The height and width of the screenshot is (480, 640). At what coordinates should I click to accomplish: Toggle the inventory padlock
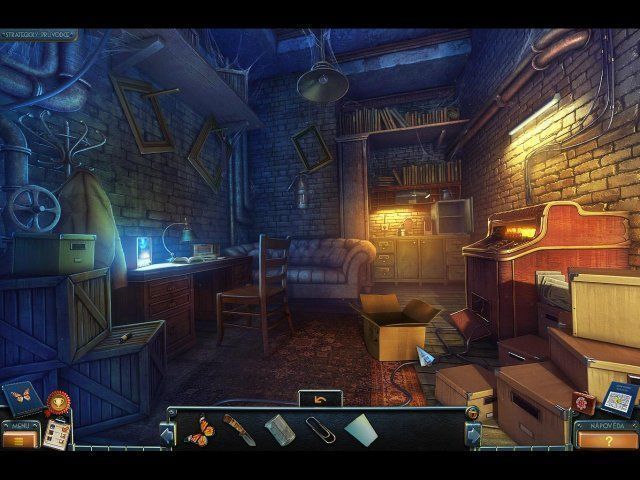[473, 413]
